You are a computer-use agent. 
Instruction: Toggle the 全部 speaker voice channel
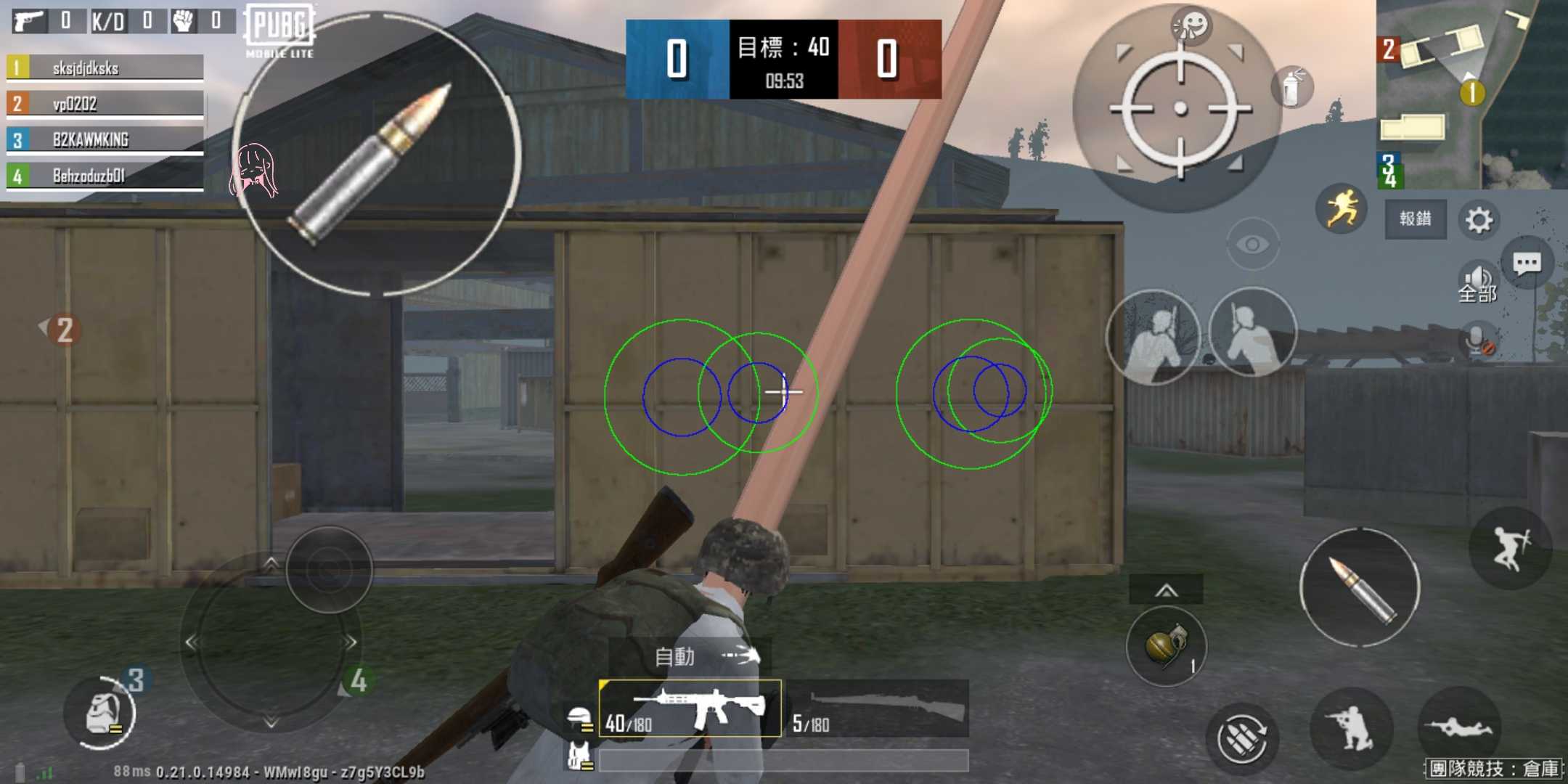[1477, 283]
